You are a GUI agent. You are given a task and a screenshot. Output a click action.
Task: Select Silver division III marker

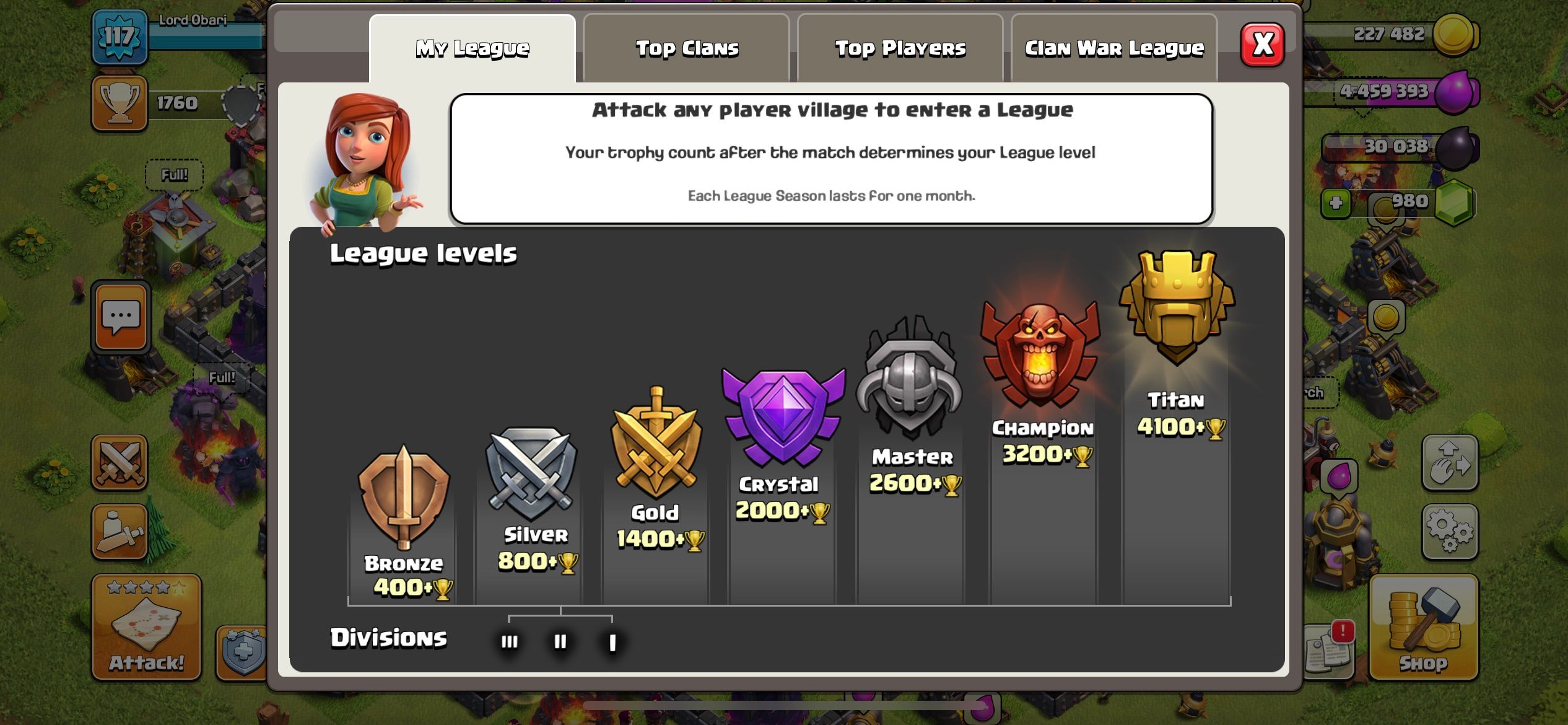tap(510, 643)
